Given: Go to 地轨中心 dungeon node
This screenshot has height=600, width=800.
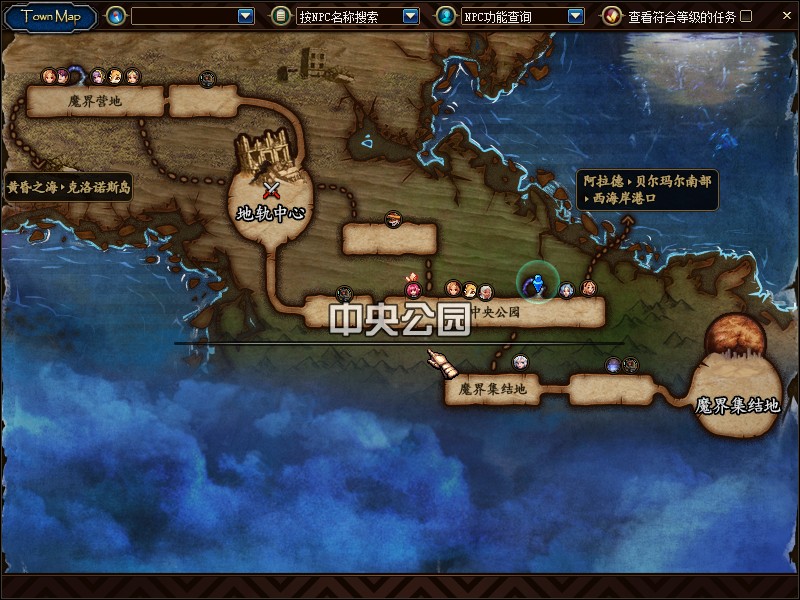Looking at the screenshot, I should pyautogui.click(x=270, y=200).
